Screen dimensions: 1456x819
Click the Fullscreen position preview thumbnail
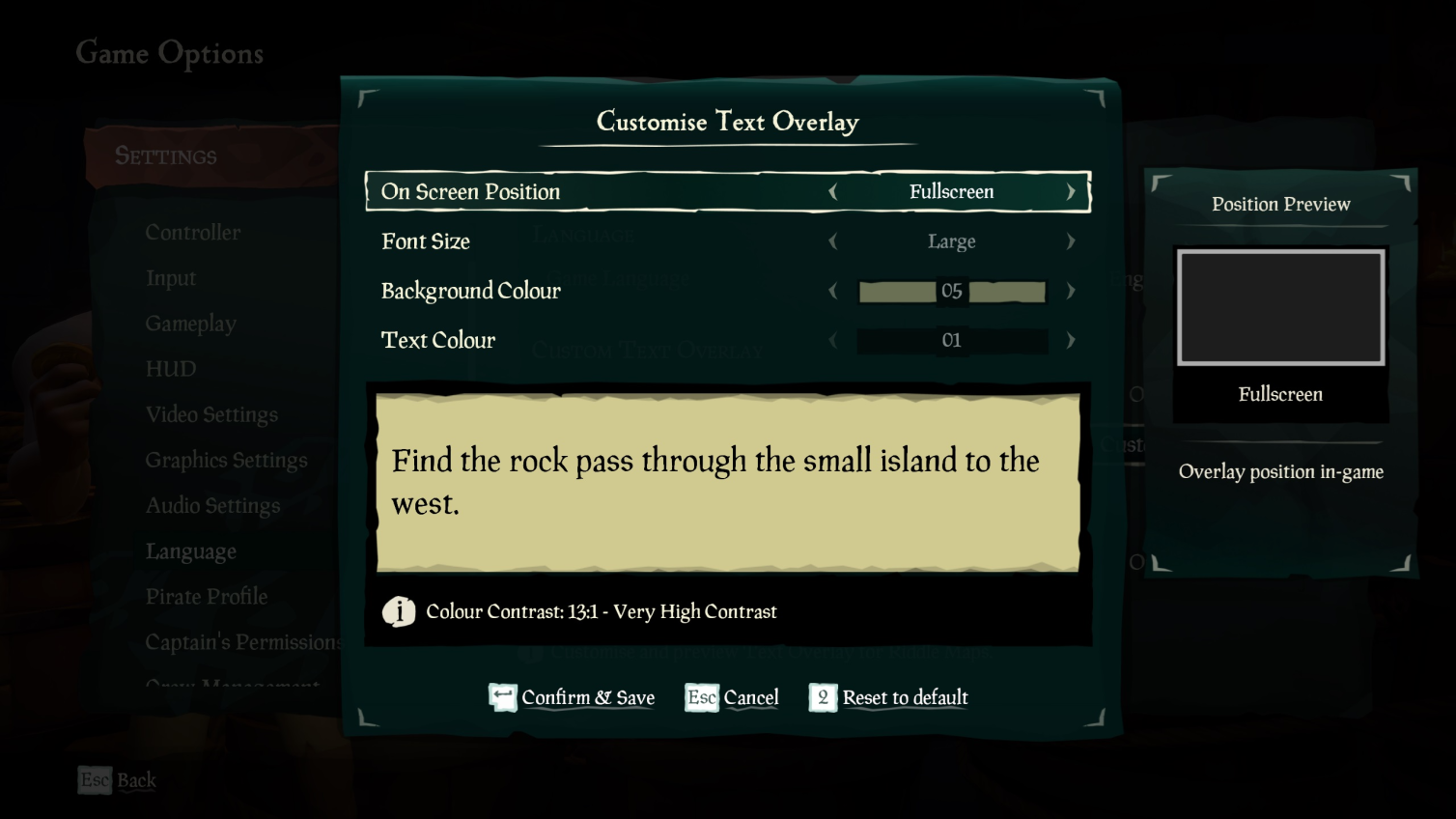[x=1280, y=307]
